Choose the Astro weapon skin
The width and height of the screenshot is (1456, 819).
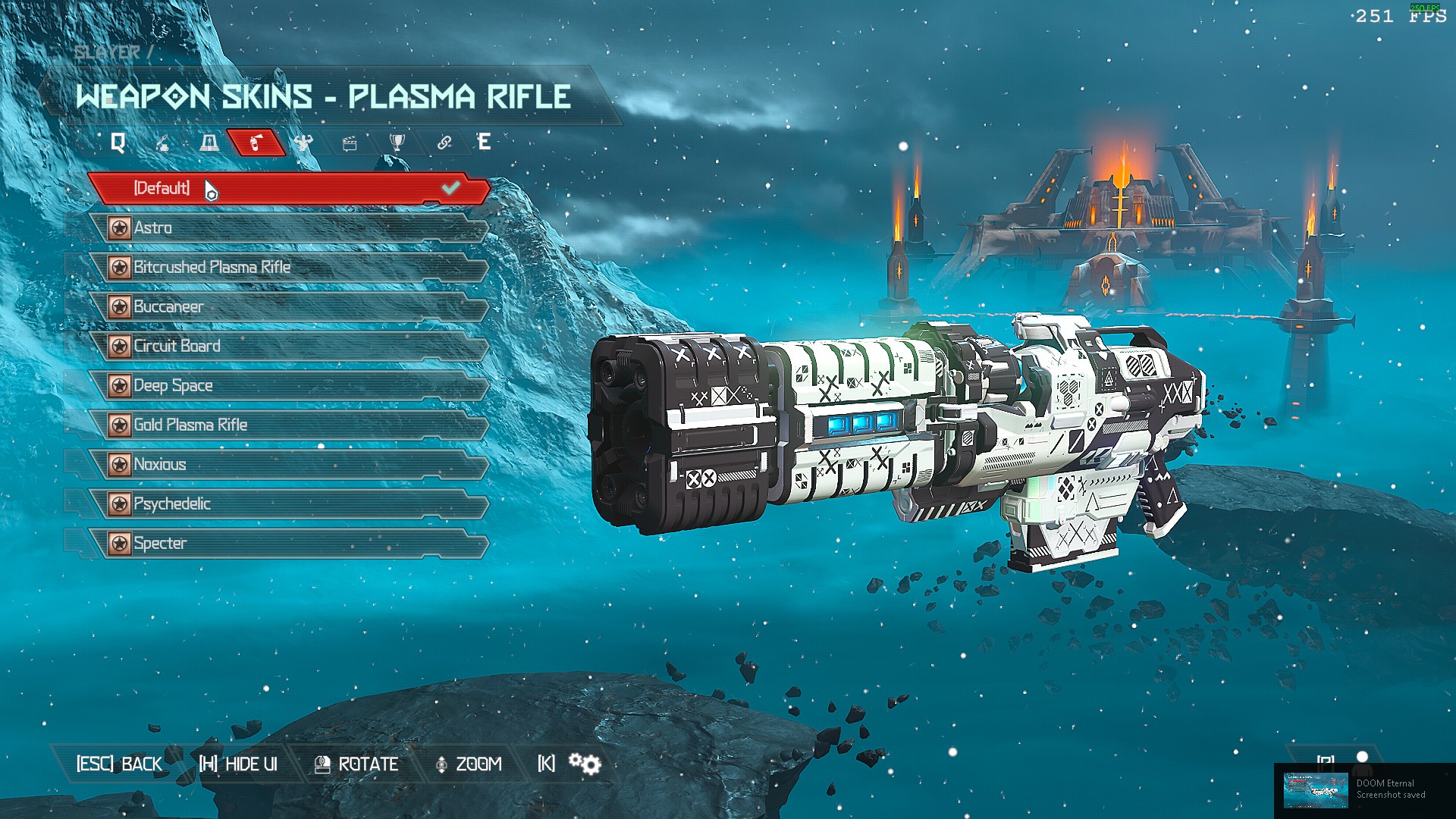coord(288,227)
